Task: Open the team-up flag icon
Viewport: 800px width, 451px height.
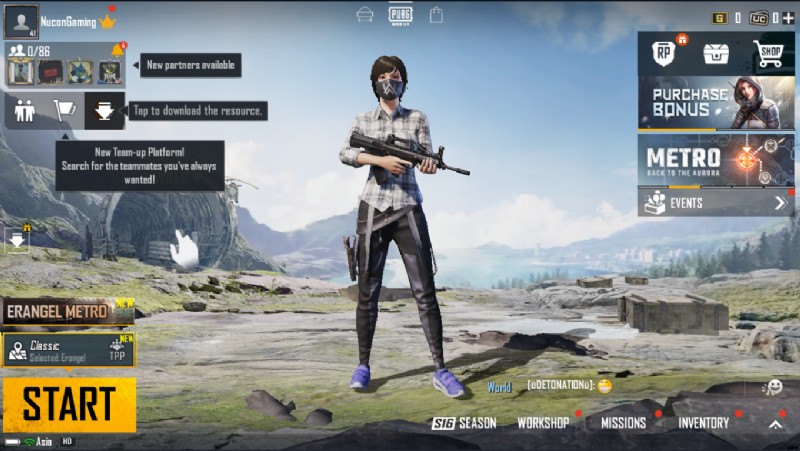Action: tap(64, 110)
